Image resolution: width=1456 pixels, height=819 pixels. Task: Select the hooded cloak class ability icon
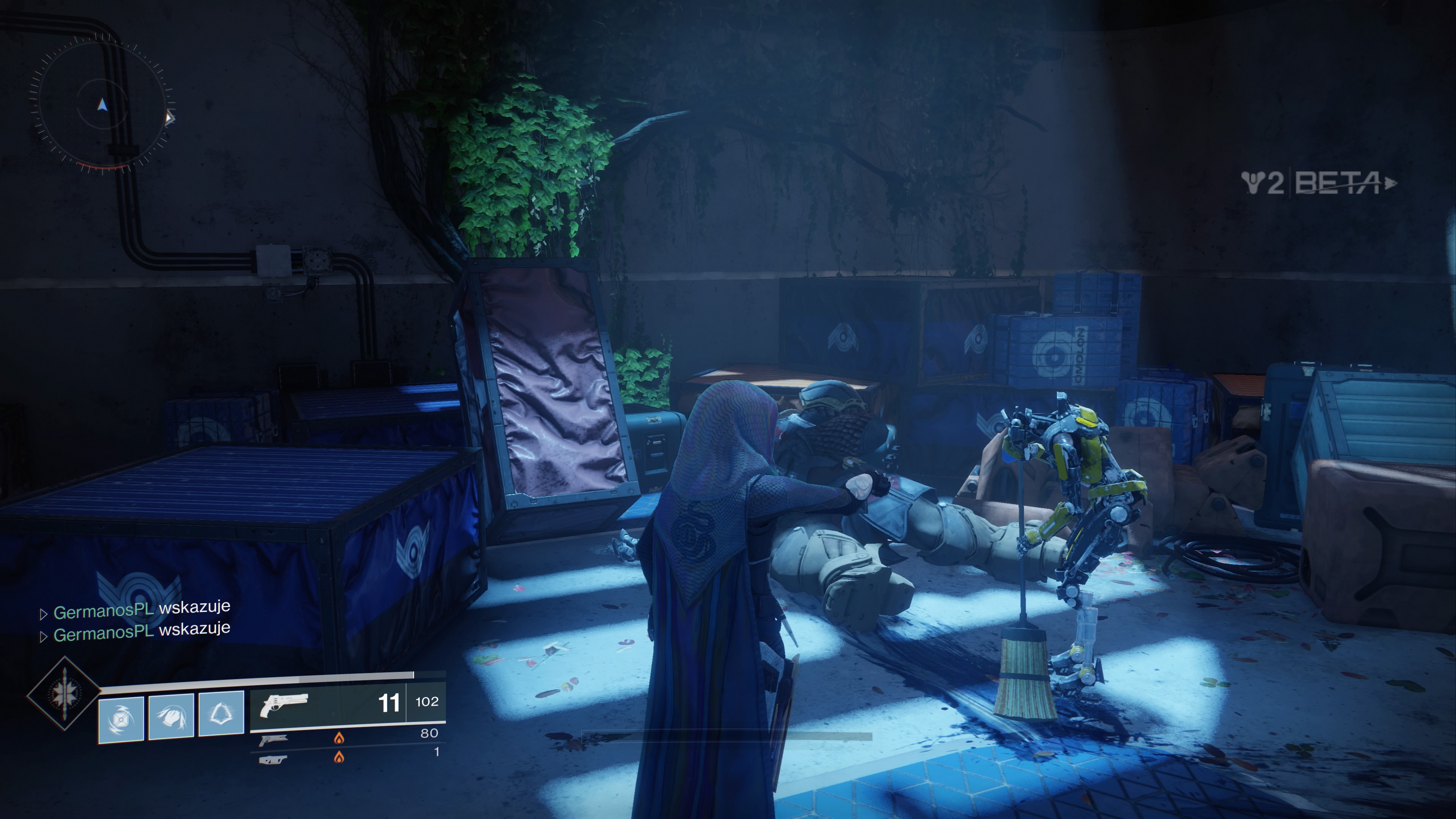click(221, 714)
